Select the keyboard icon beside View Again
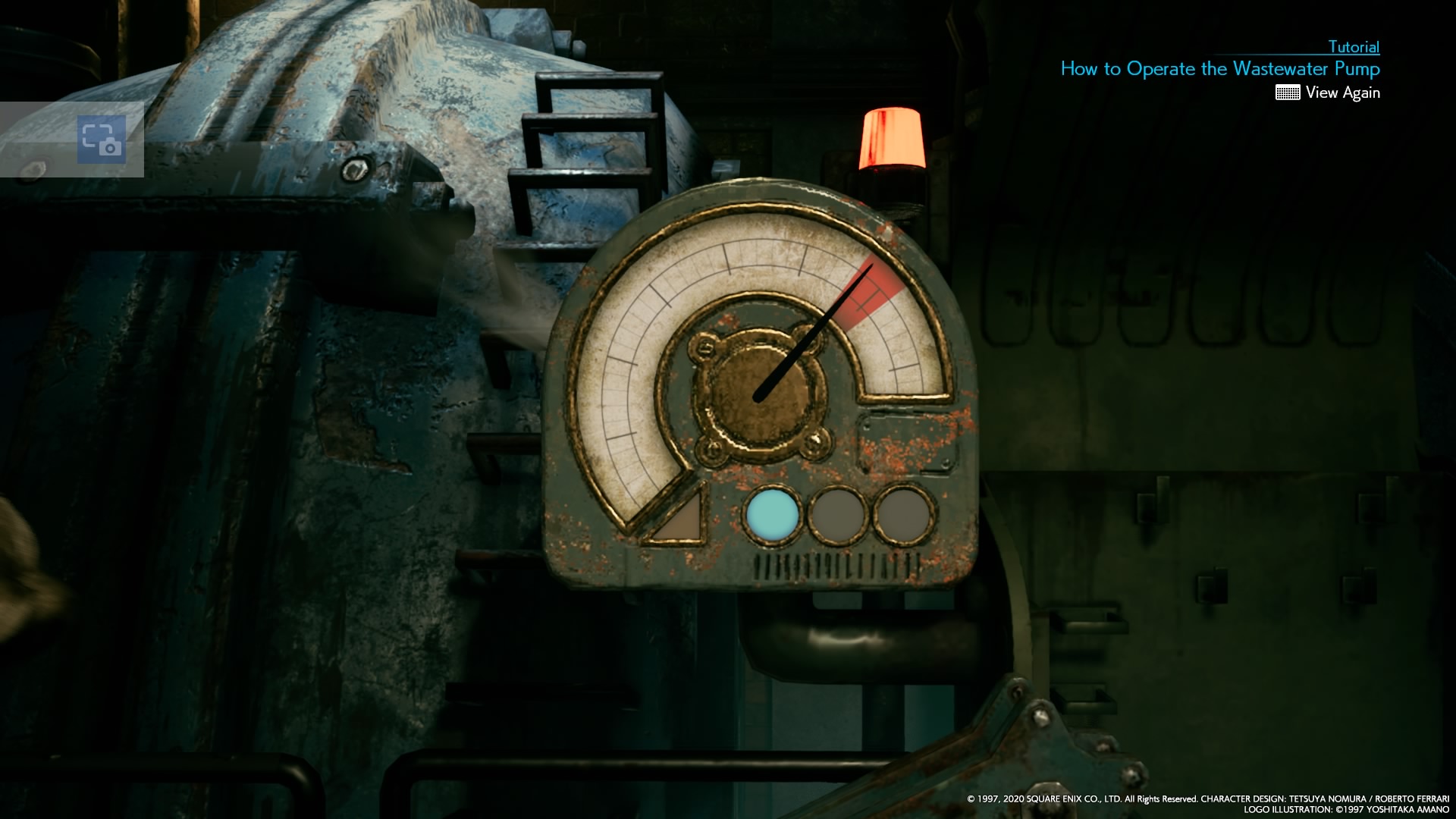The height and width of the screenshot is (819, 1456). (x=1288, y=93)
